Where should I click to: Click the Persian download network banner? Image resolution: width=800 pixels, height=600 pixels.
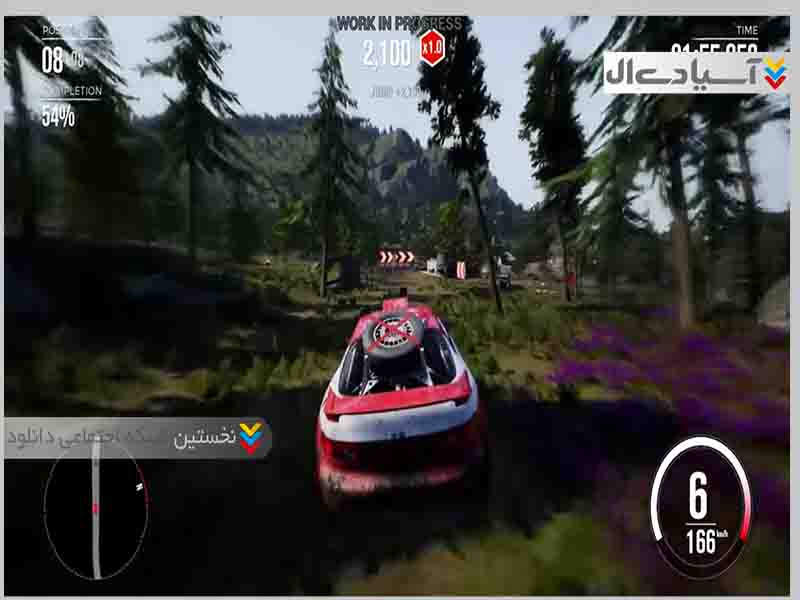138,438
